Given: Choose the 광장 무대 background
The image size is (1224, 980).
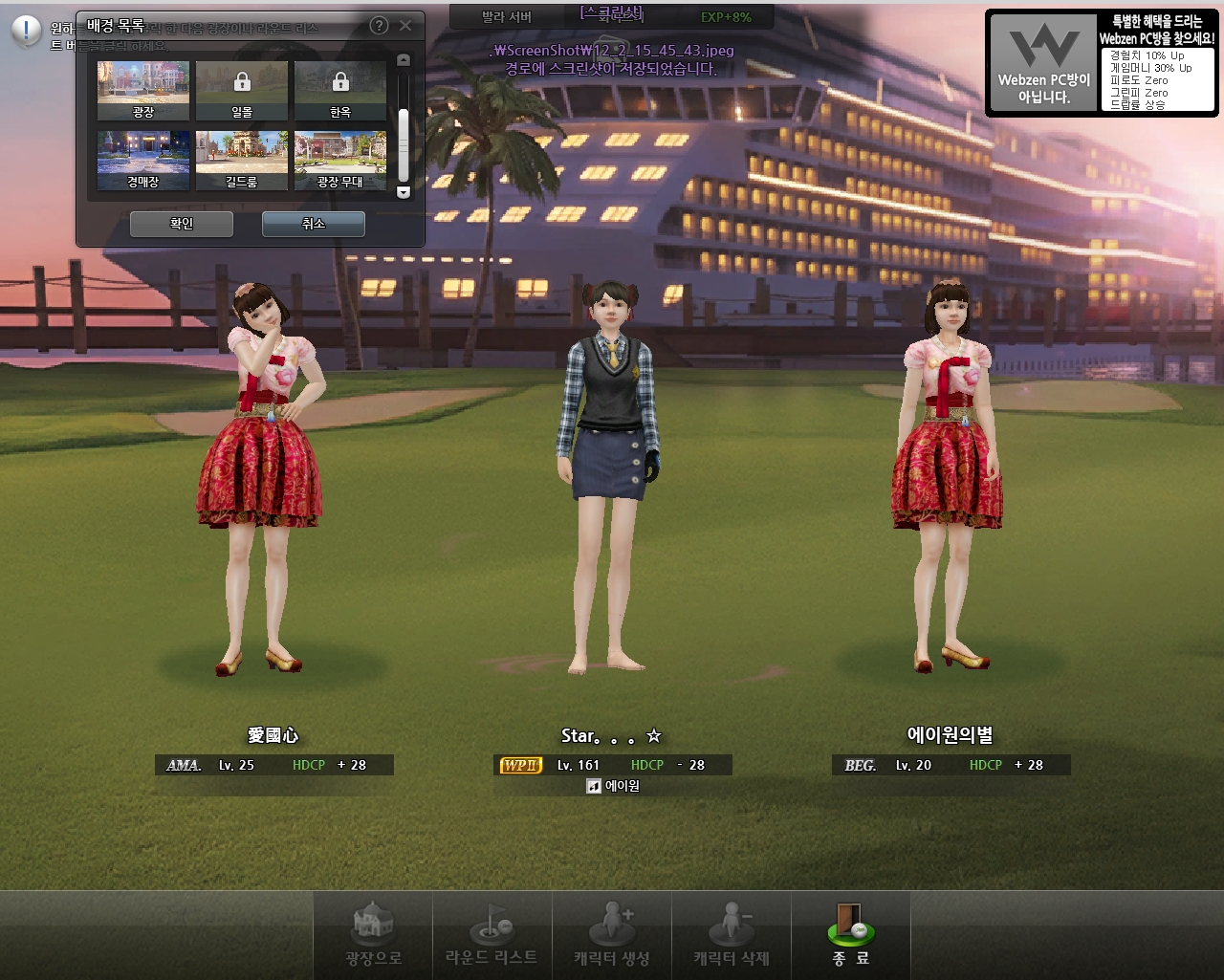Looking at the screenshot, I should 340,160.
